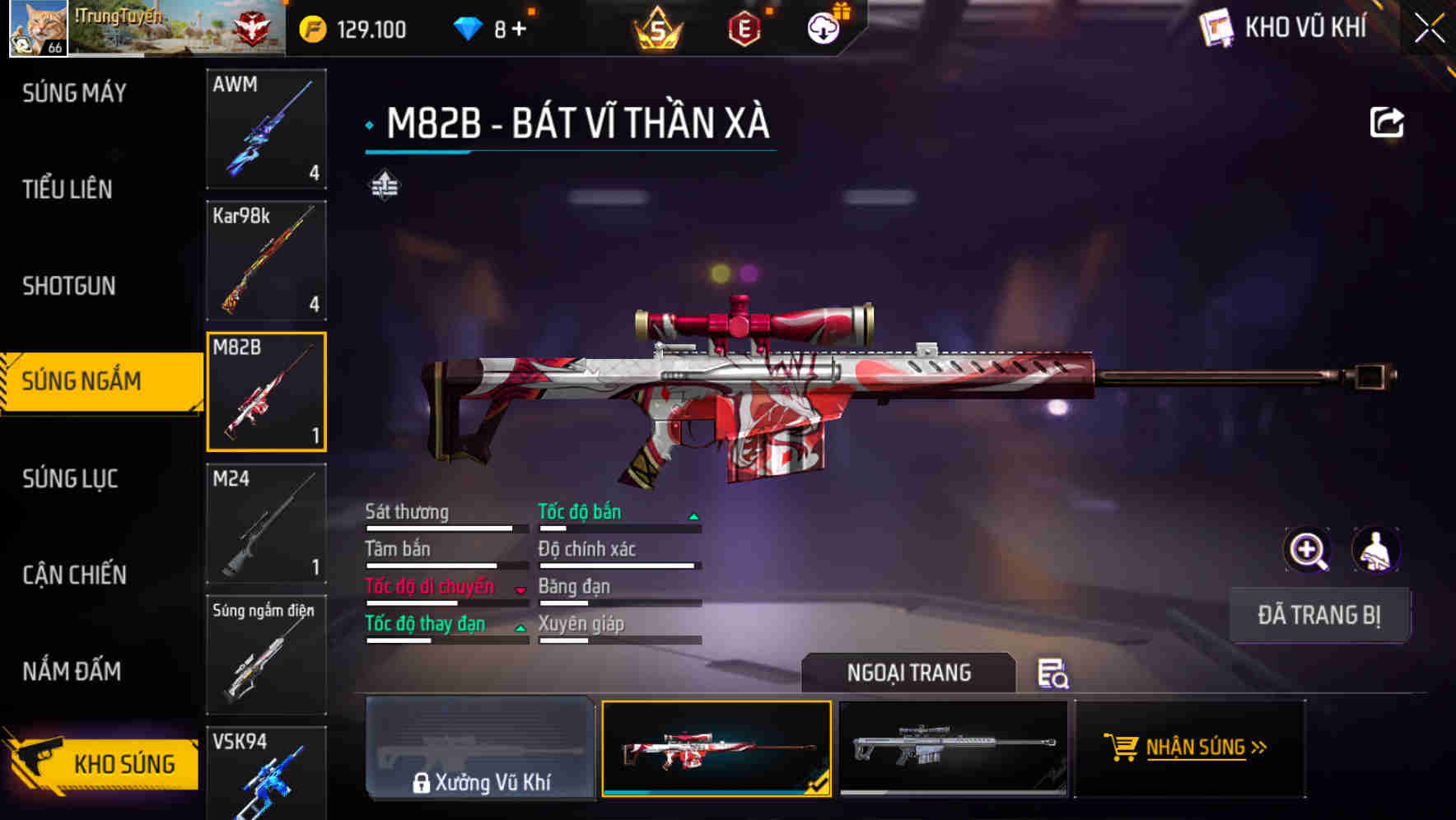Expand the NẮM ĐẤM section
The height and width of the screenshot is (820, 1456).
[72, 671]
